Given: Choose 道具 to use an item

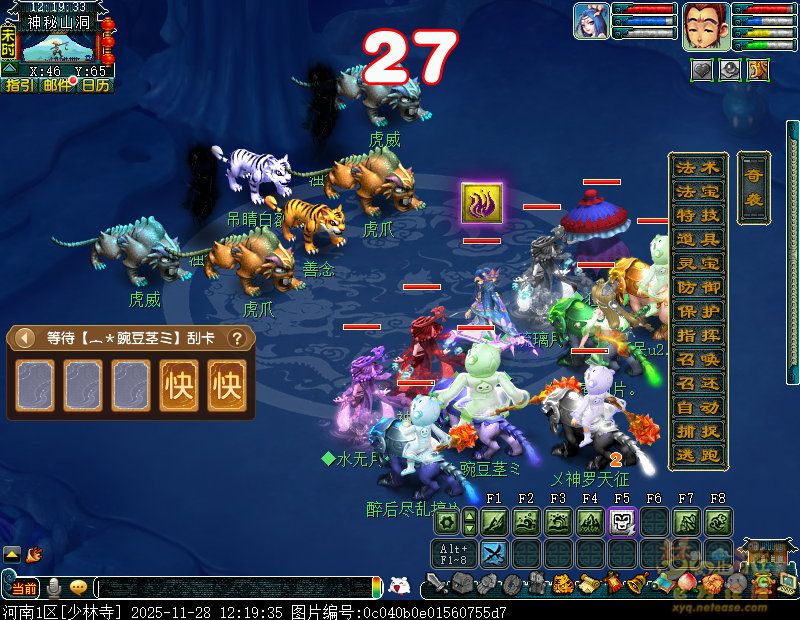Looking at the screenshot, I should coord(698,239).
